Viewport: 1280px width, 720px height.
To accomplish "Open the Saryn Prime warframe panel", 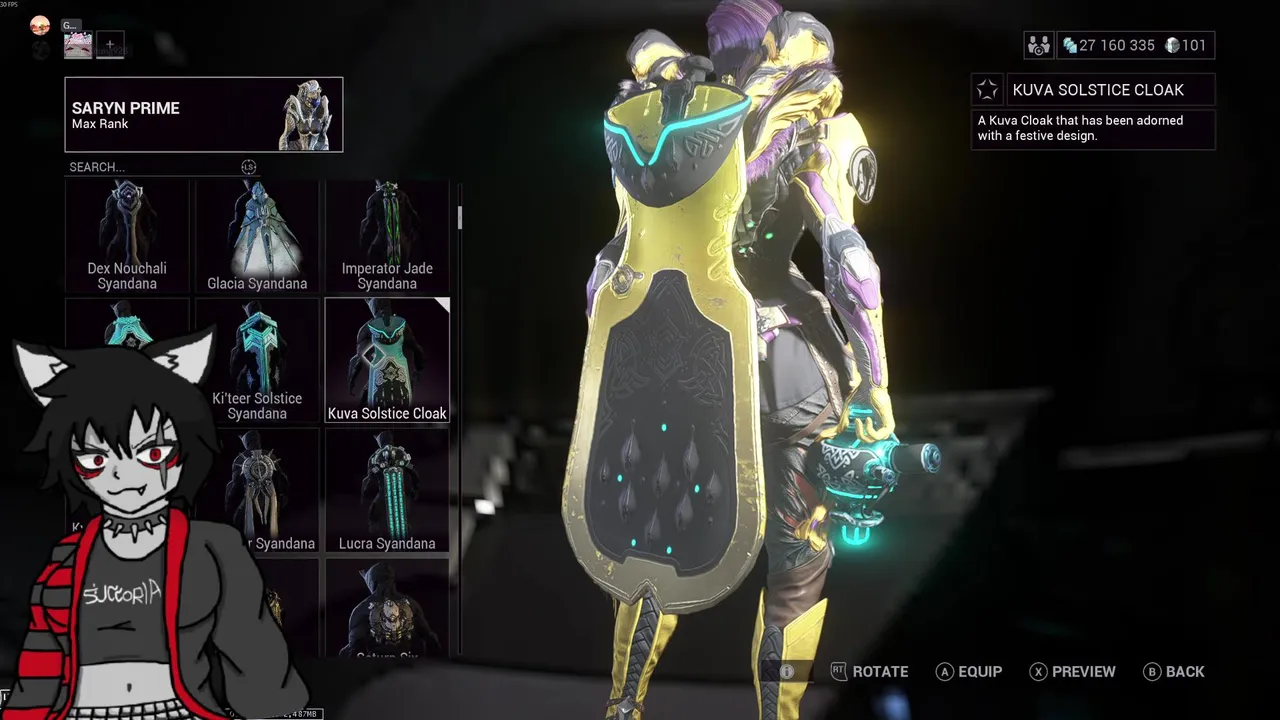I will [x=204, y=115].
